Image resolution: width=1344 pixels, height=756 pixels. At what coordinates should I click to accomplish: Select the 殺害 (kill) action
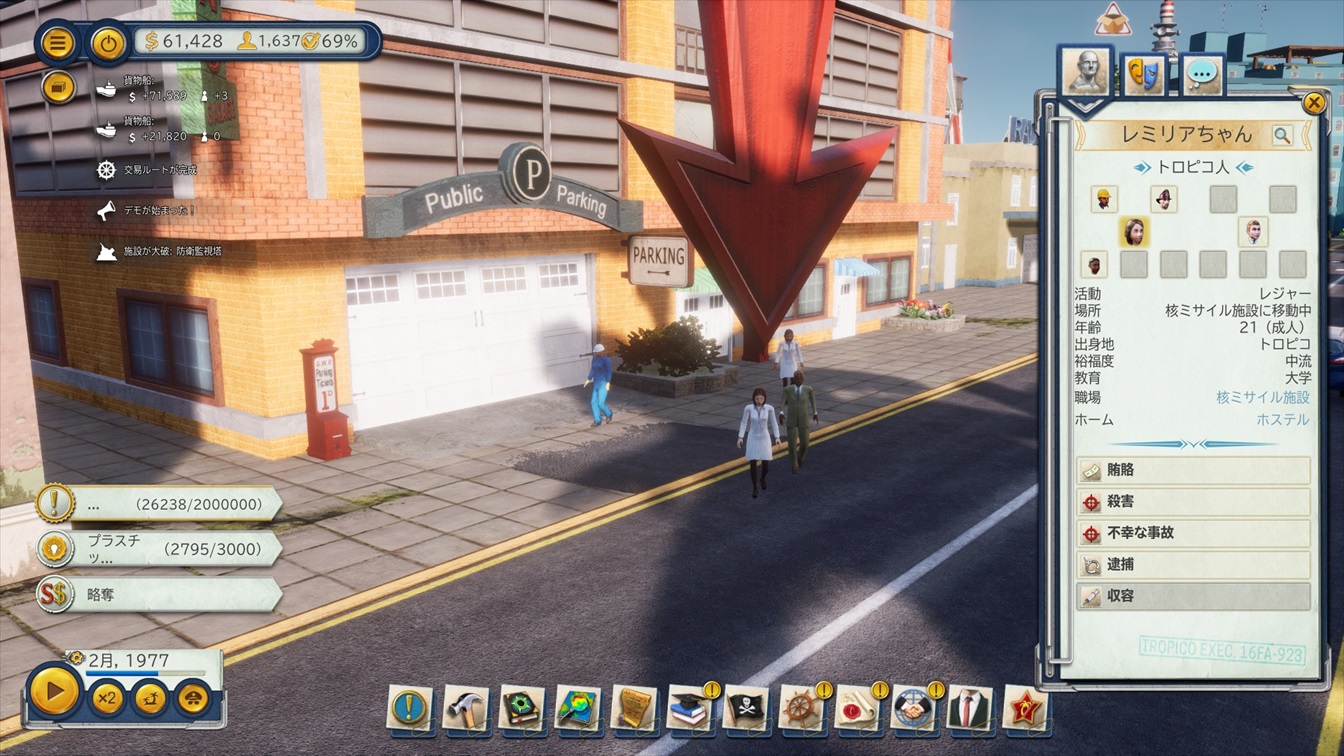(x=1193, y=502)
